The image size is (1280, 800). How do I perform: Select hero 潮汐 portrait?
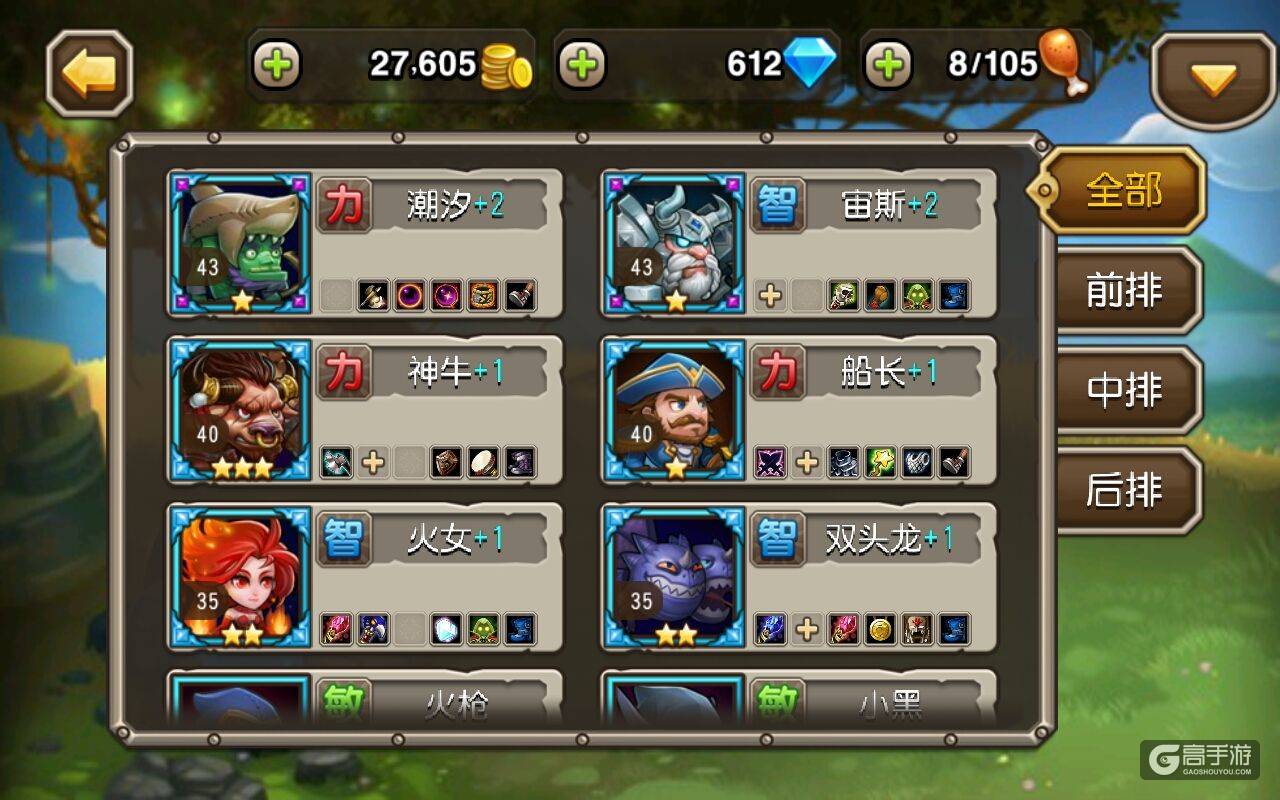click(241, 243)
